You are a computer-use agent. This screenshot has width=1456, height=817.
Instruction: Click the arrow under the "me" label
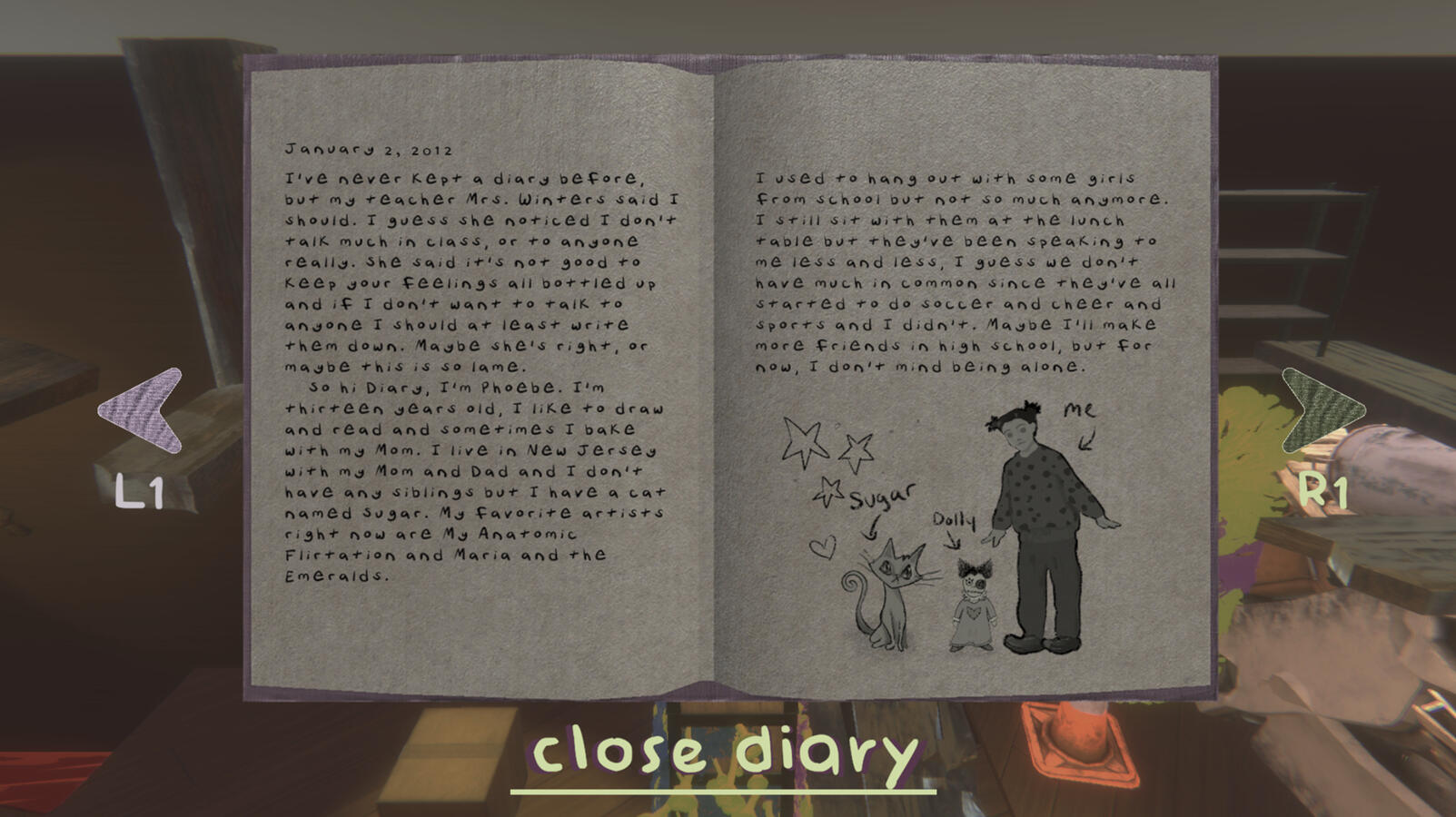coord(1084,443)
